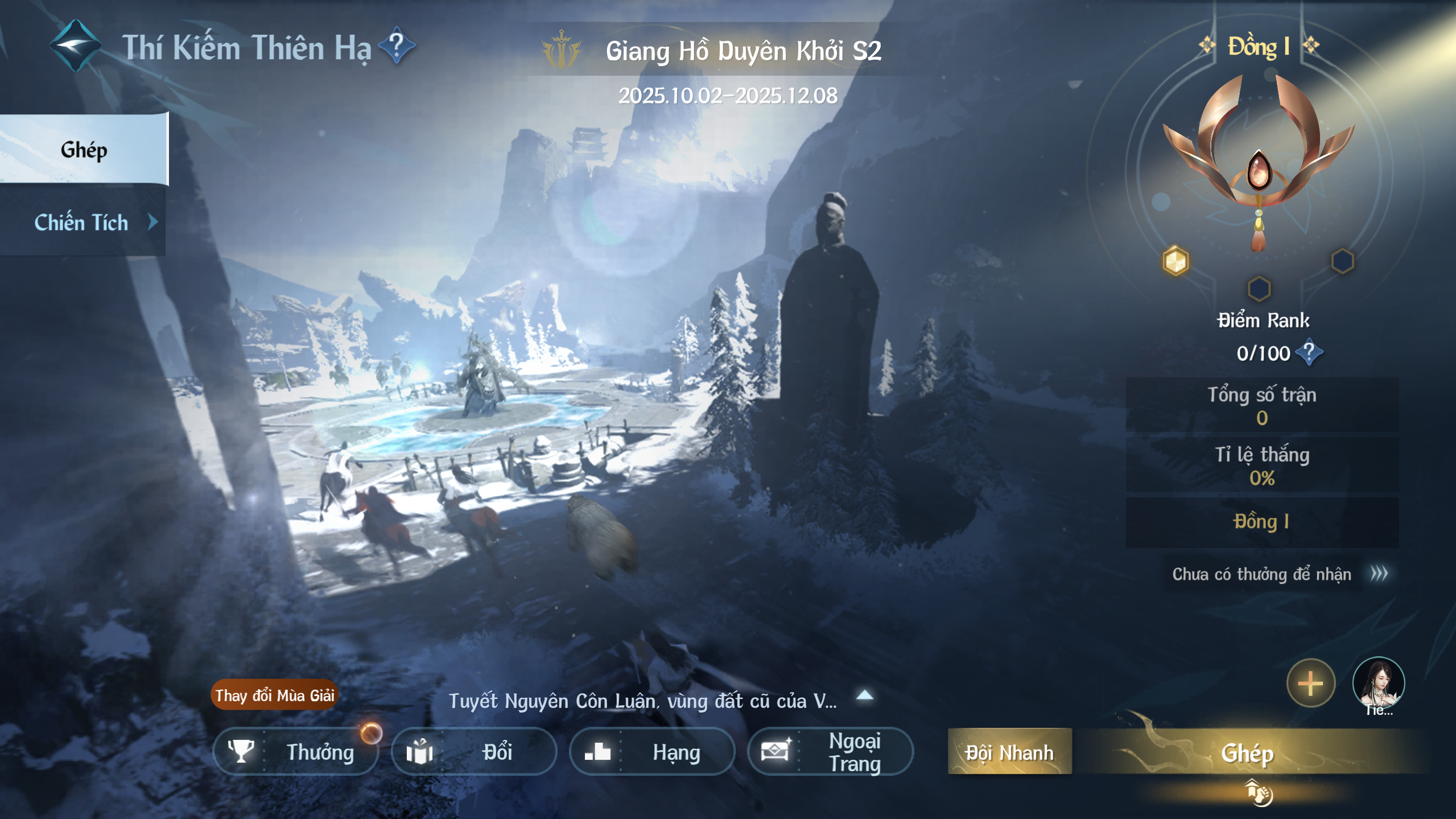Open the Điểm Rank help question mark
The height and width of the screenshot is (819, 1456).
coord(1309,353)
